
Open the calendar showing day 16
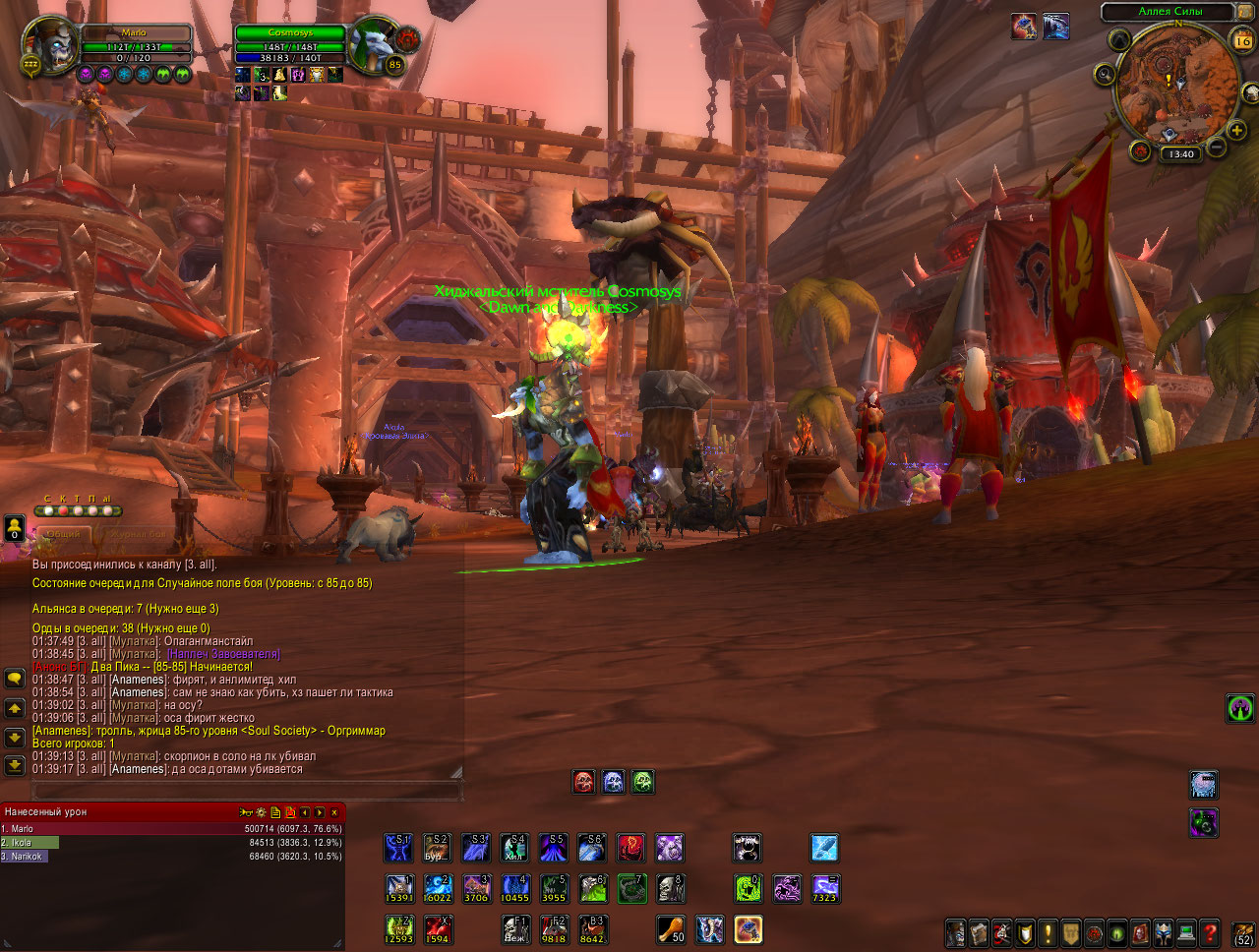pos(1242,40)
